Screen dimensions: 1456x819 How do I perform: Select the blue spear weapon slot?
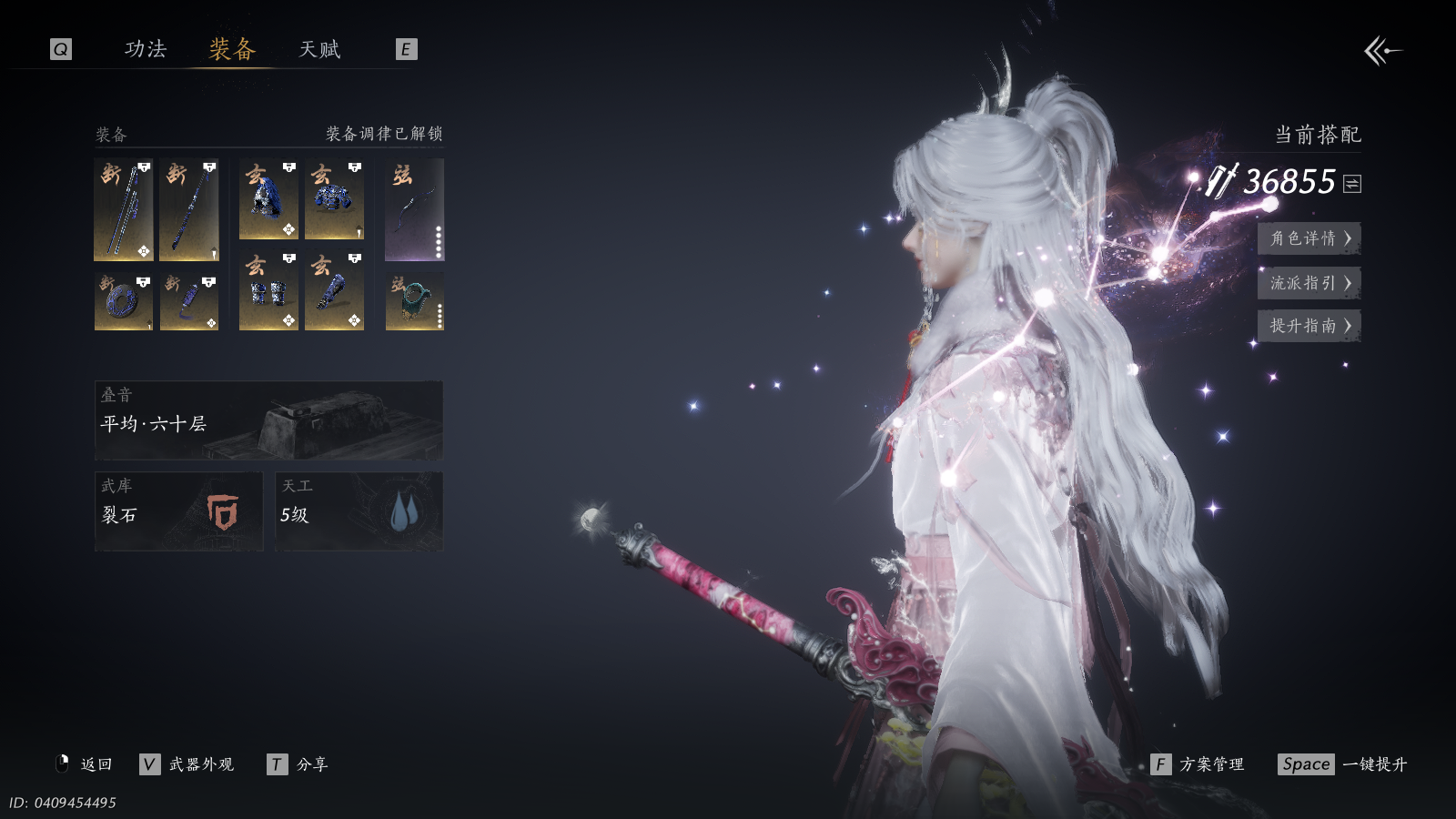189,210
